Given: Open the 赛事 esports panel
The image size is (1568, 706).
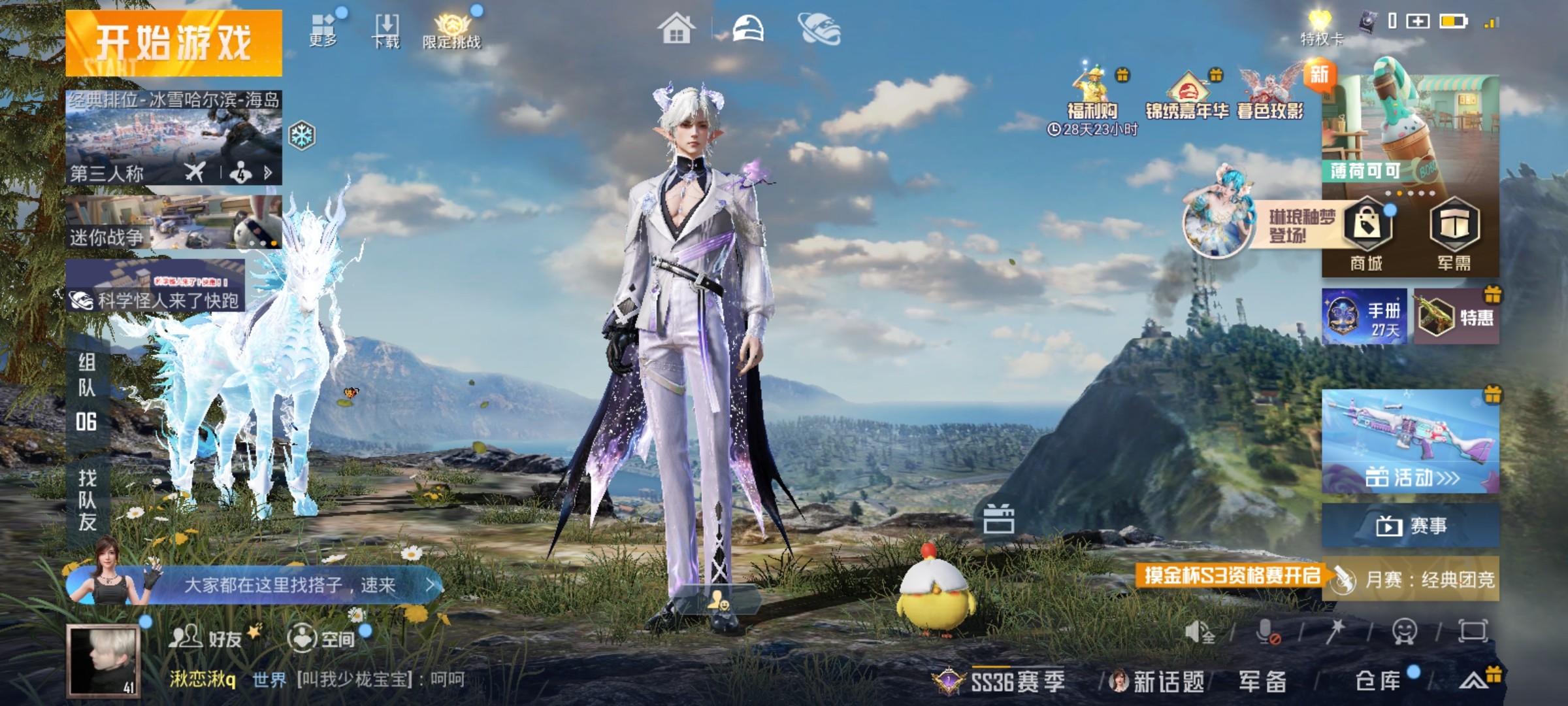Looking at the screenshot, I should [1410, 525].
